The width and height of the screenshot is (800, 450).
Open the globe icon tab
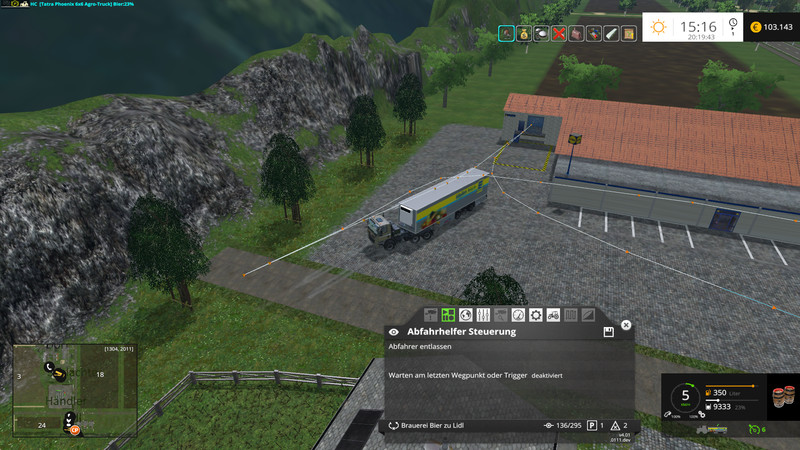coord(466,315)
